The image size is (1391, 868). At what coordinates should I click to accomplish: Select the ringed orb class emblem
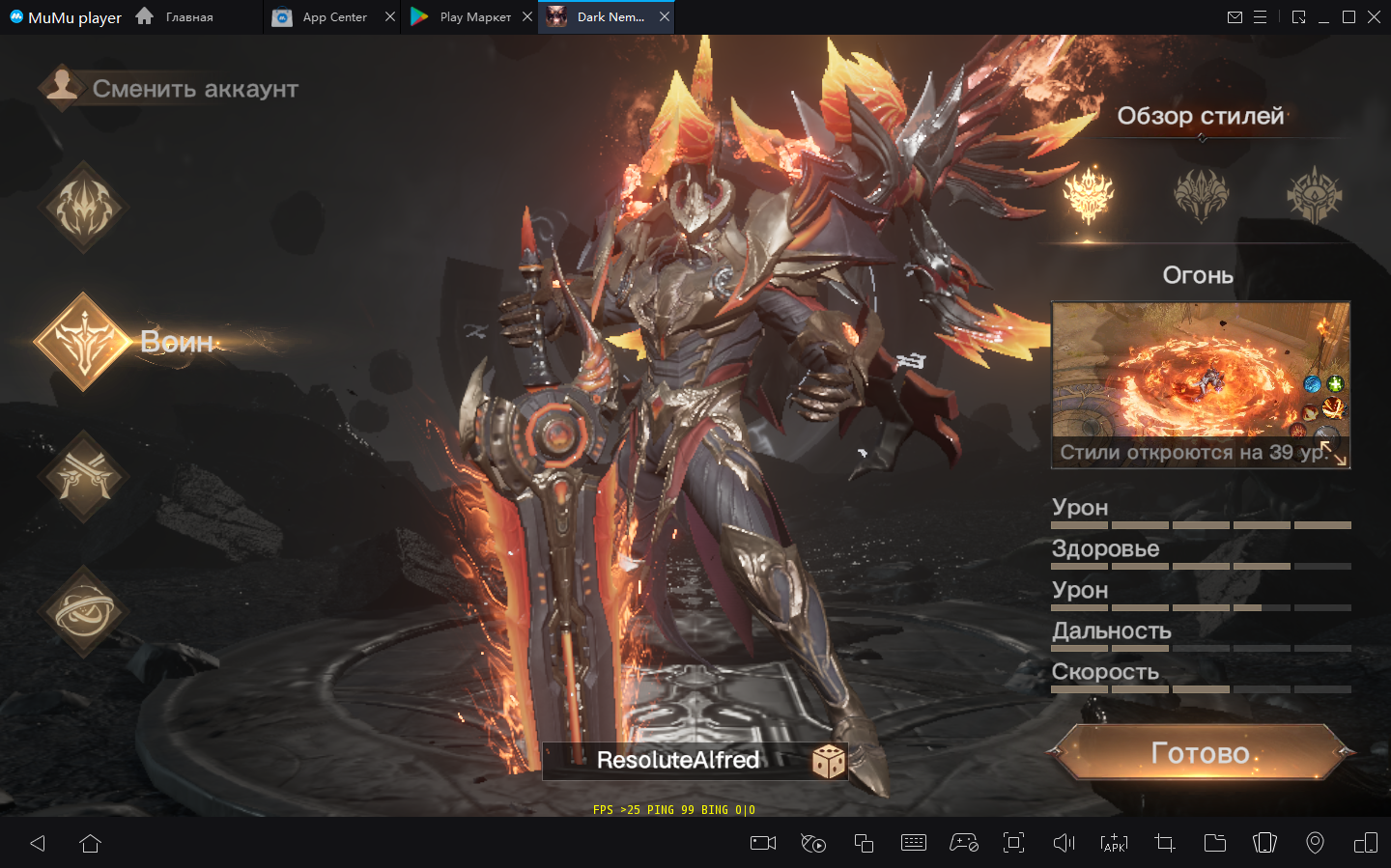click(x=85, y=612)
